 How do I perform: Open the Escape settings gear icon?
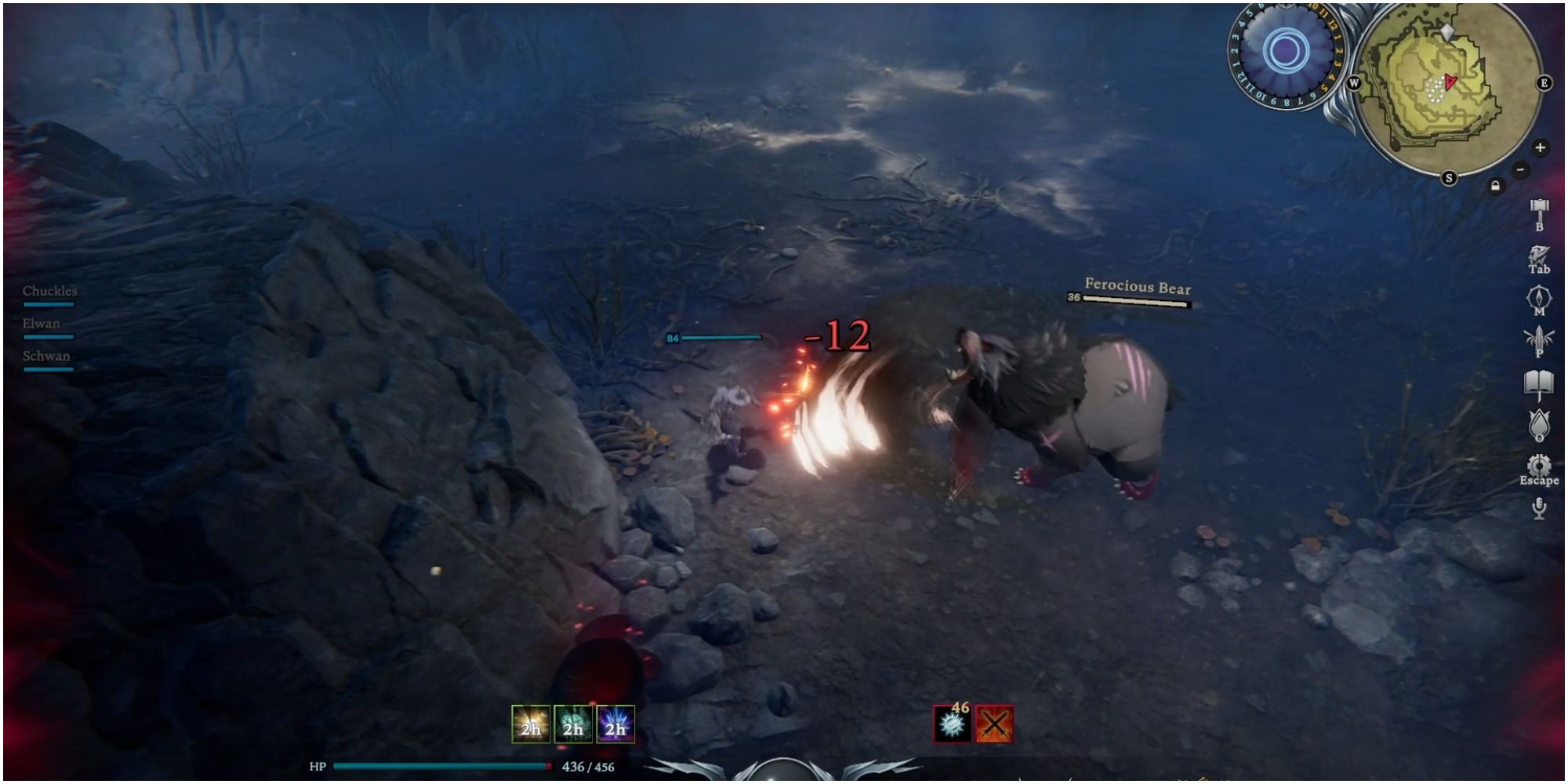(1539, 462)
